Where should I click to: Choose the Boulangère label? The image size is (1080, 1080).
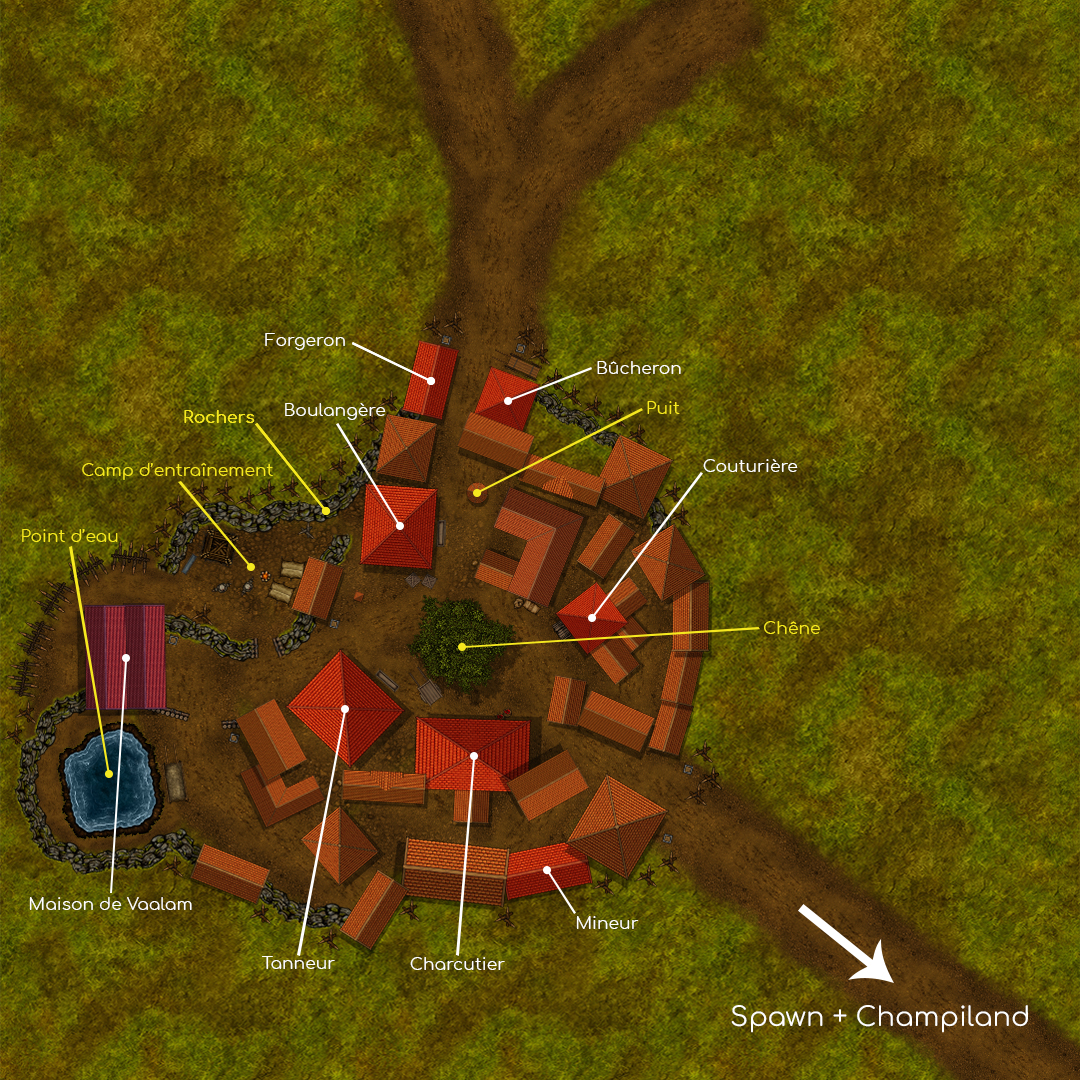pos(334,411)
